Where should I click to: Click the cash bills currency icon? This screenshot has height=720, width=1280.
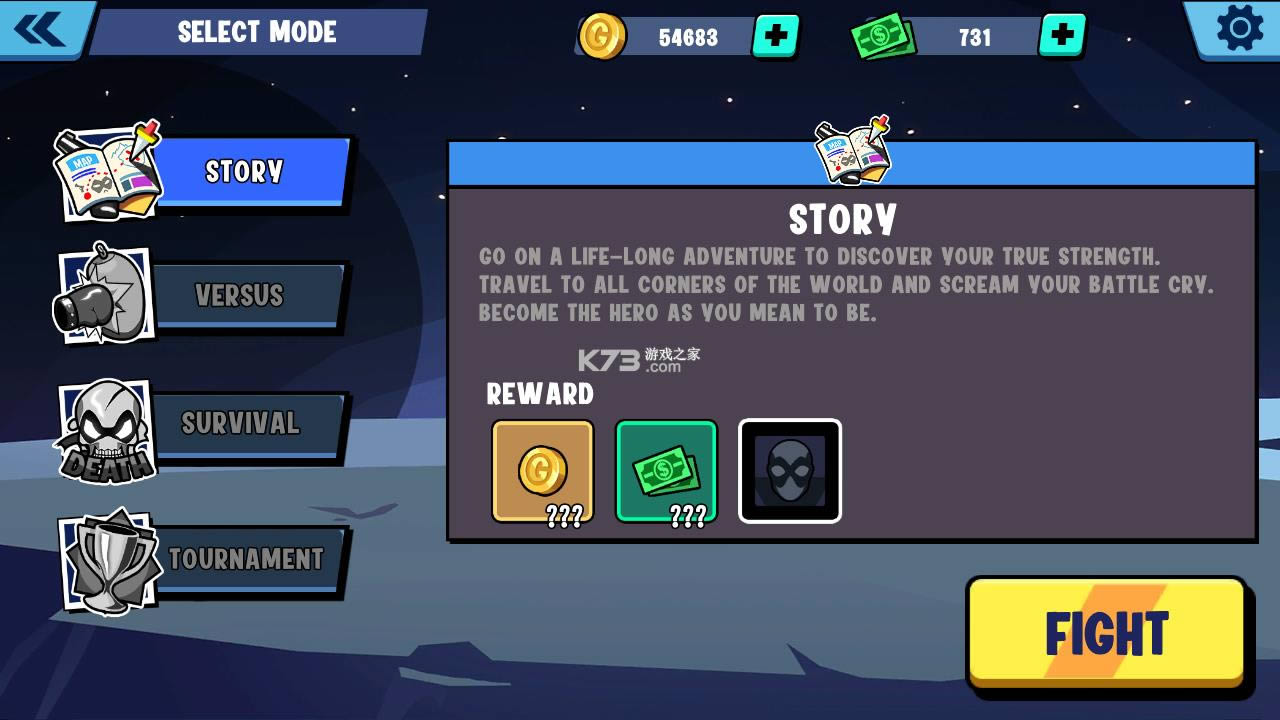click(883, 35)
